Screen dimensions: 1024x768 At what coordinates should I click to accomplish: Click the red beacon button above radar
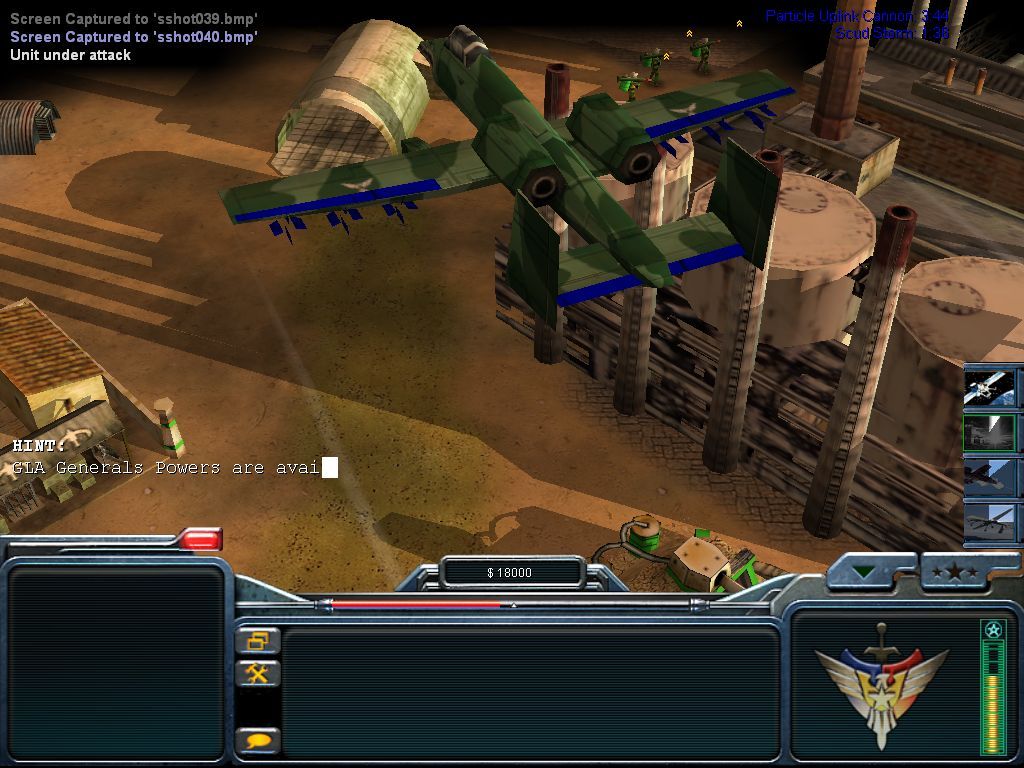coord(200,540)
